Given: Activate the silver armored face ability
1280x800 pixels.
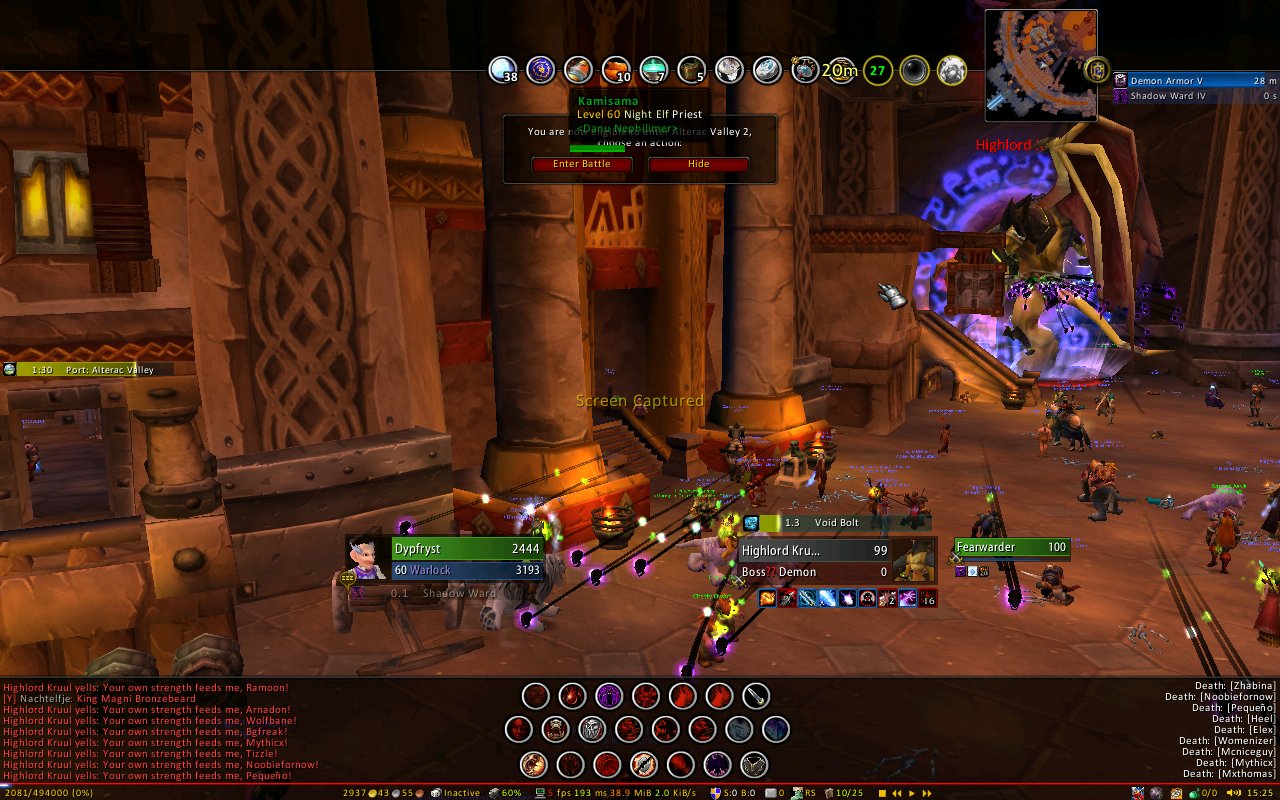Looking at the screenshot, I should pyautogui.click(x=592, y=729).
